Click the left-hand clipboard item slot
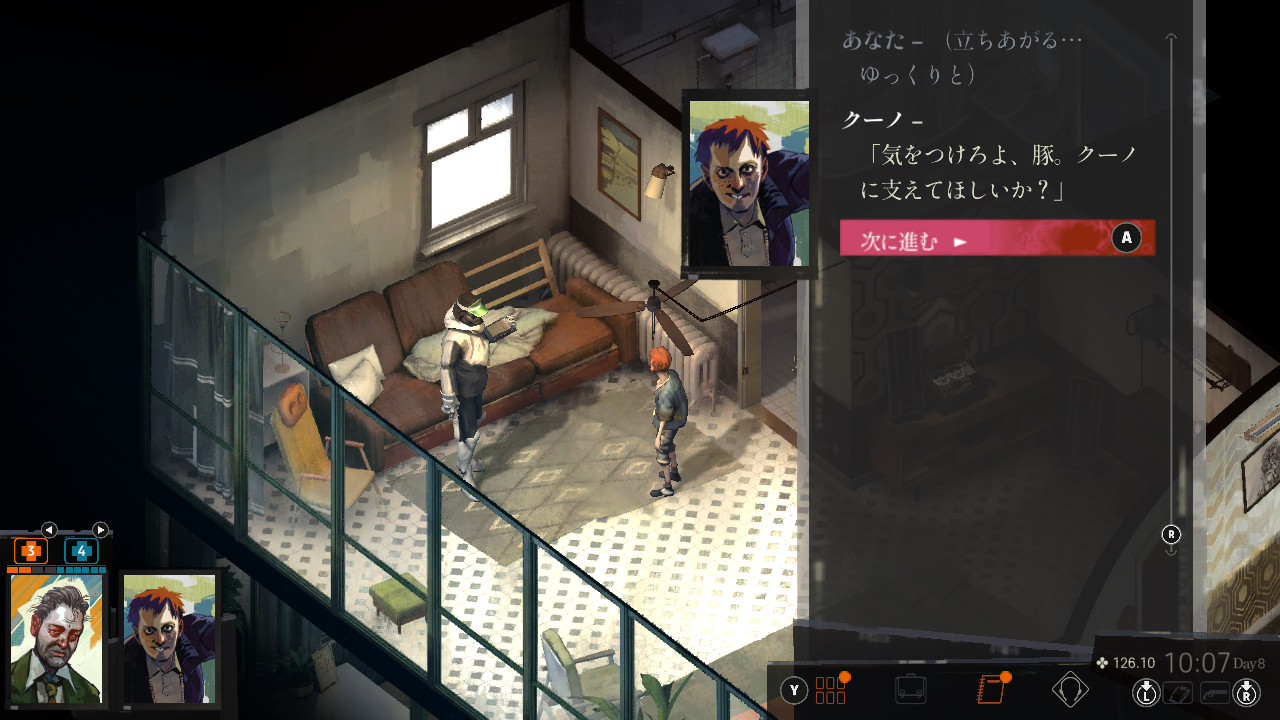The image size is (1280, 720). pos(1180,691)
